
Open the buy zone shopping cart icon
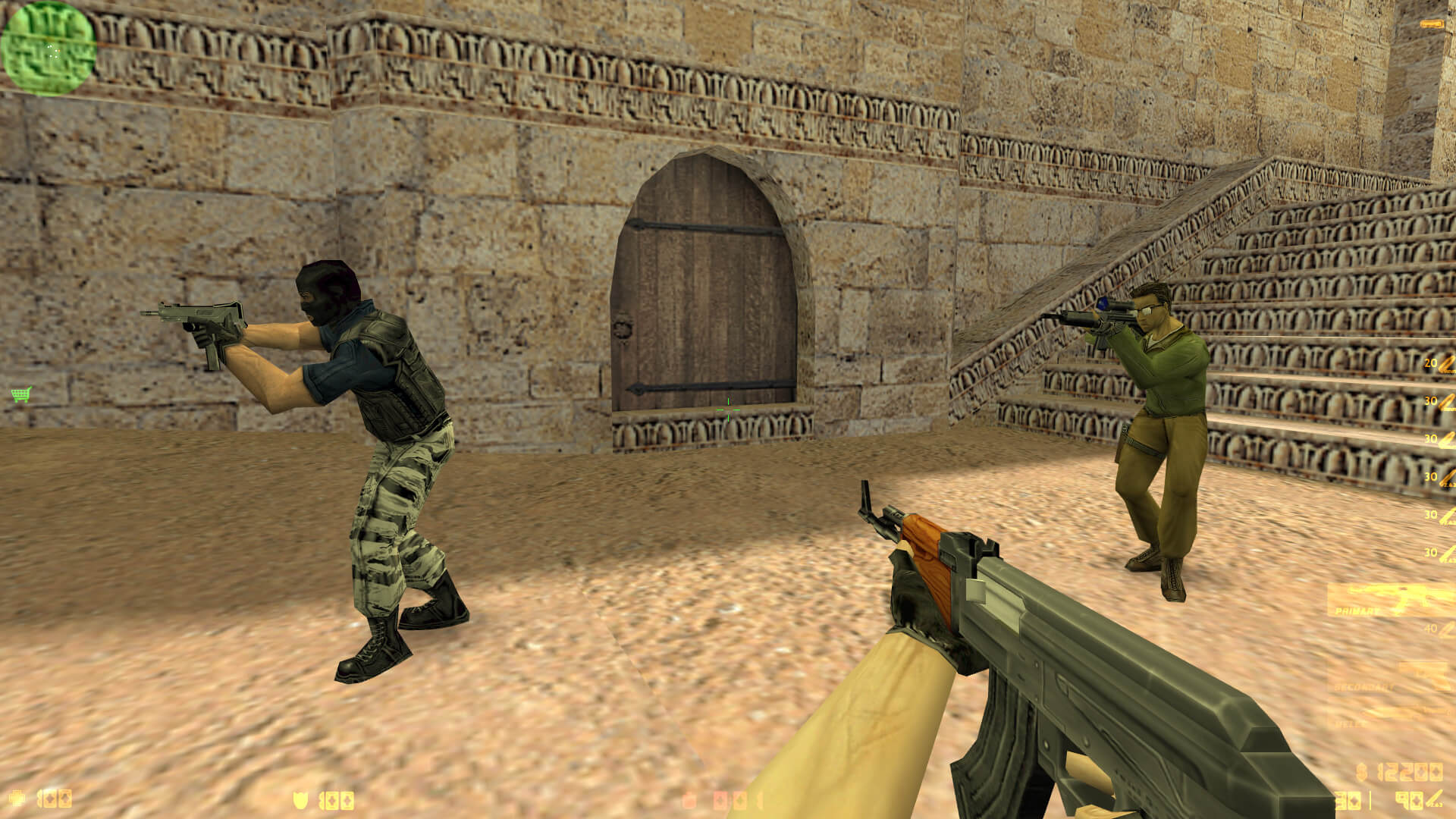click(21, 394)
